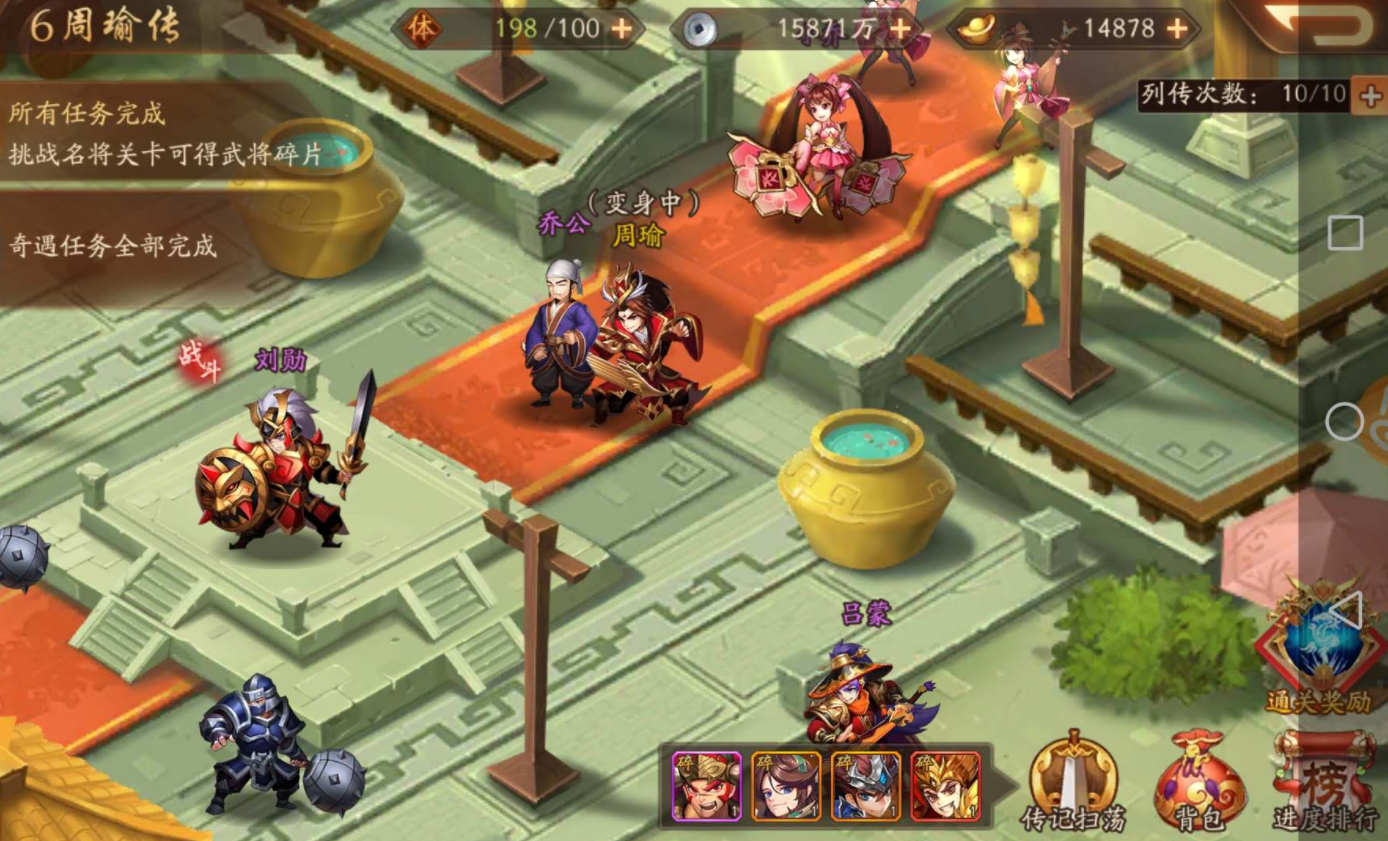Select the purple-framed red-faced hero fragment
Screen dimensions: 1388x841
click(x=706, y=786)
